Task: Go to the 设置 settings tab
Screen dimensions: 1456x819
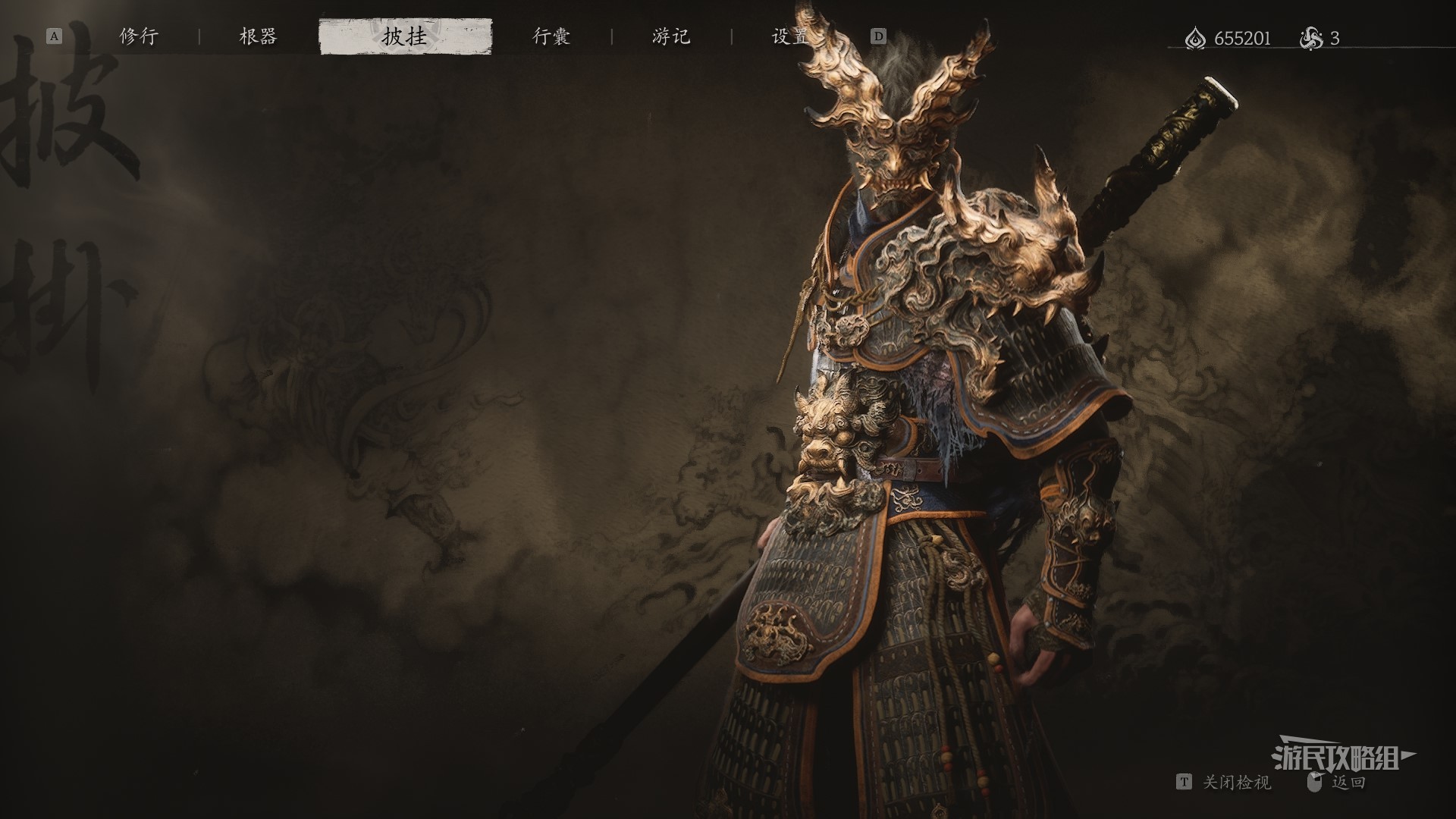Action: click(789, 36)
